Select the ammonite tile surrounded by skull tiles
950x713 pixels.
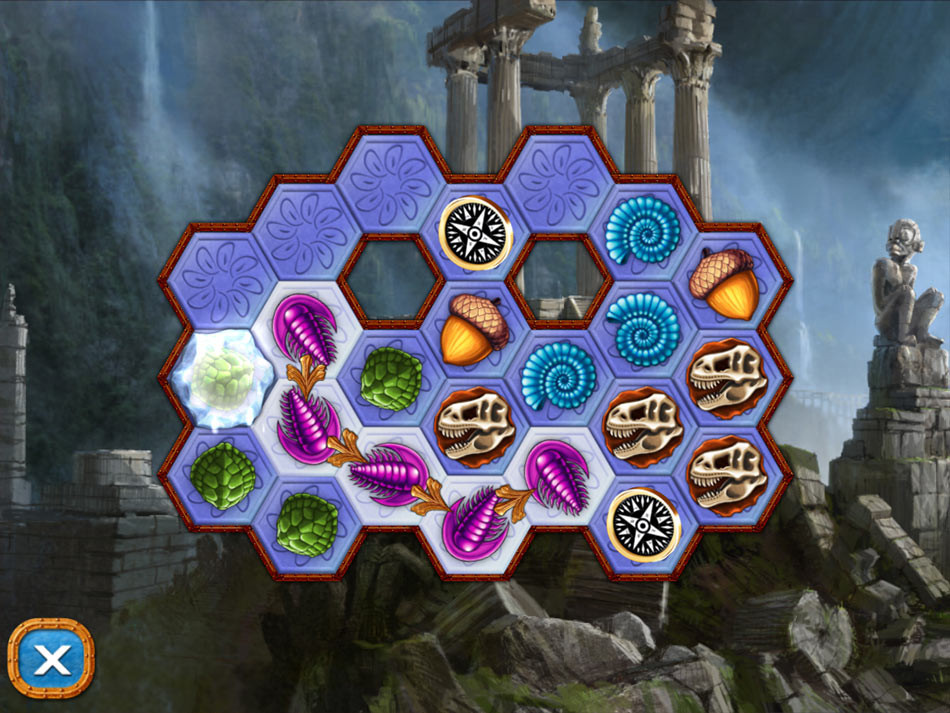560,378
